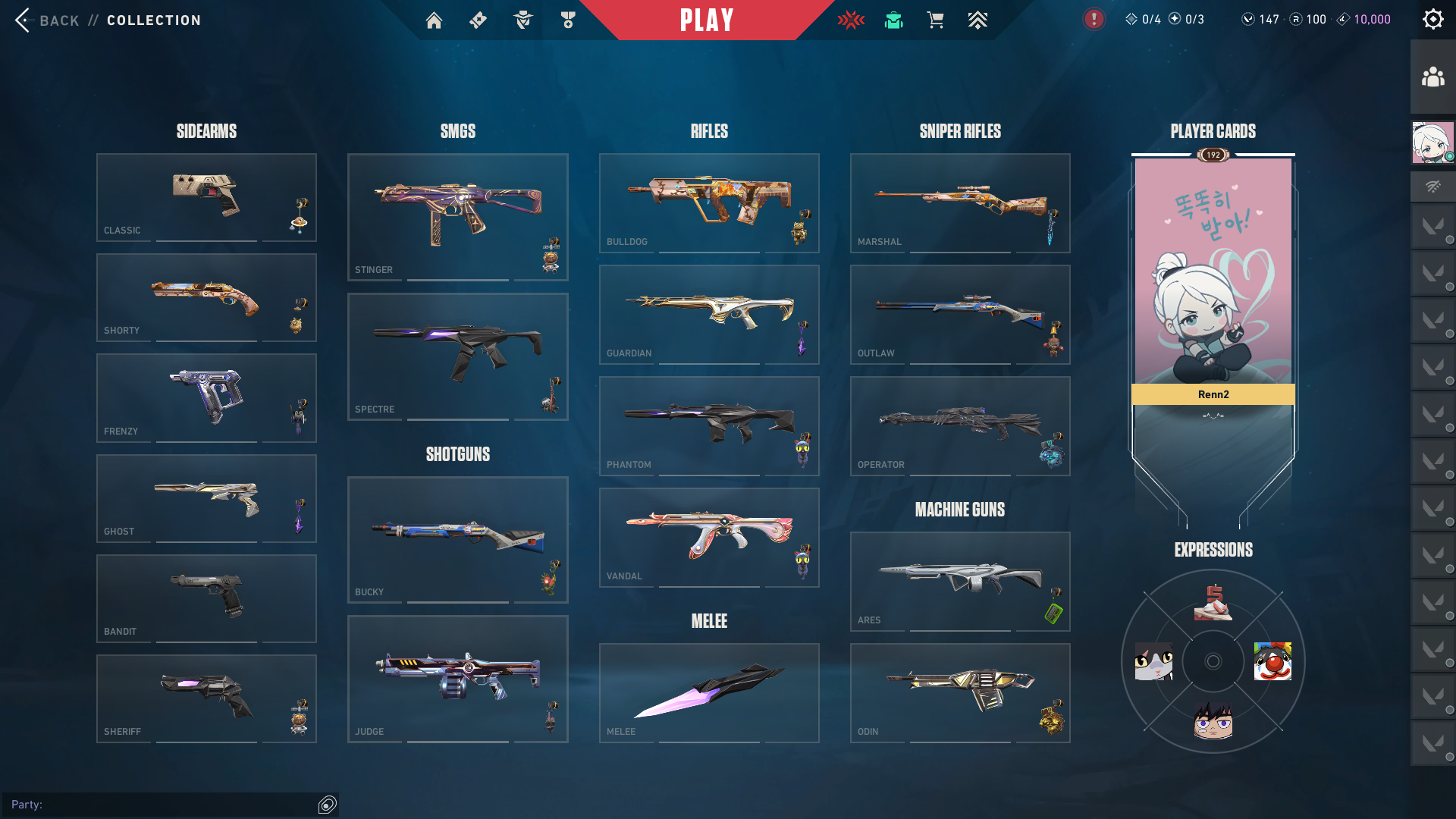This screenshot has width=1456, height=819.
Task: Select the Odin machine gun tile
Action: click(960, 692)
